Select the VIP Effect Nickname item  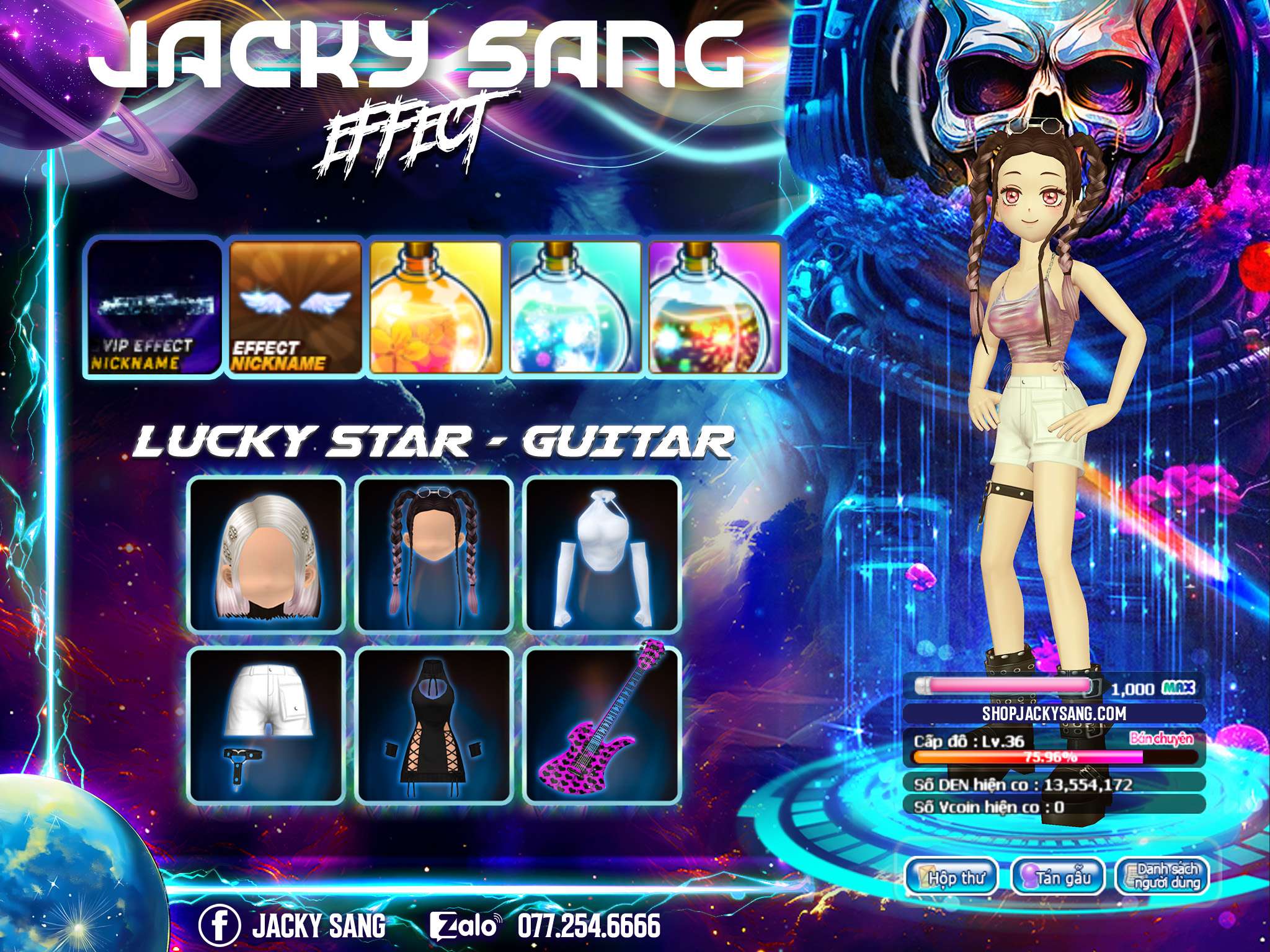[x=153, y=306]
